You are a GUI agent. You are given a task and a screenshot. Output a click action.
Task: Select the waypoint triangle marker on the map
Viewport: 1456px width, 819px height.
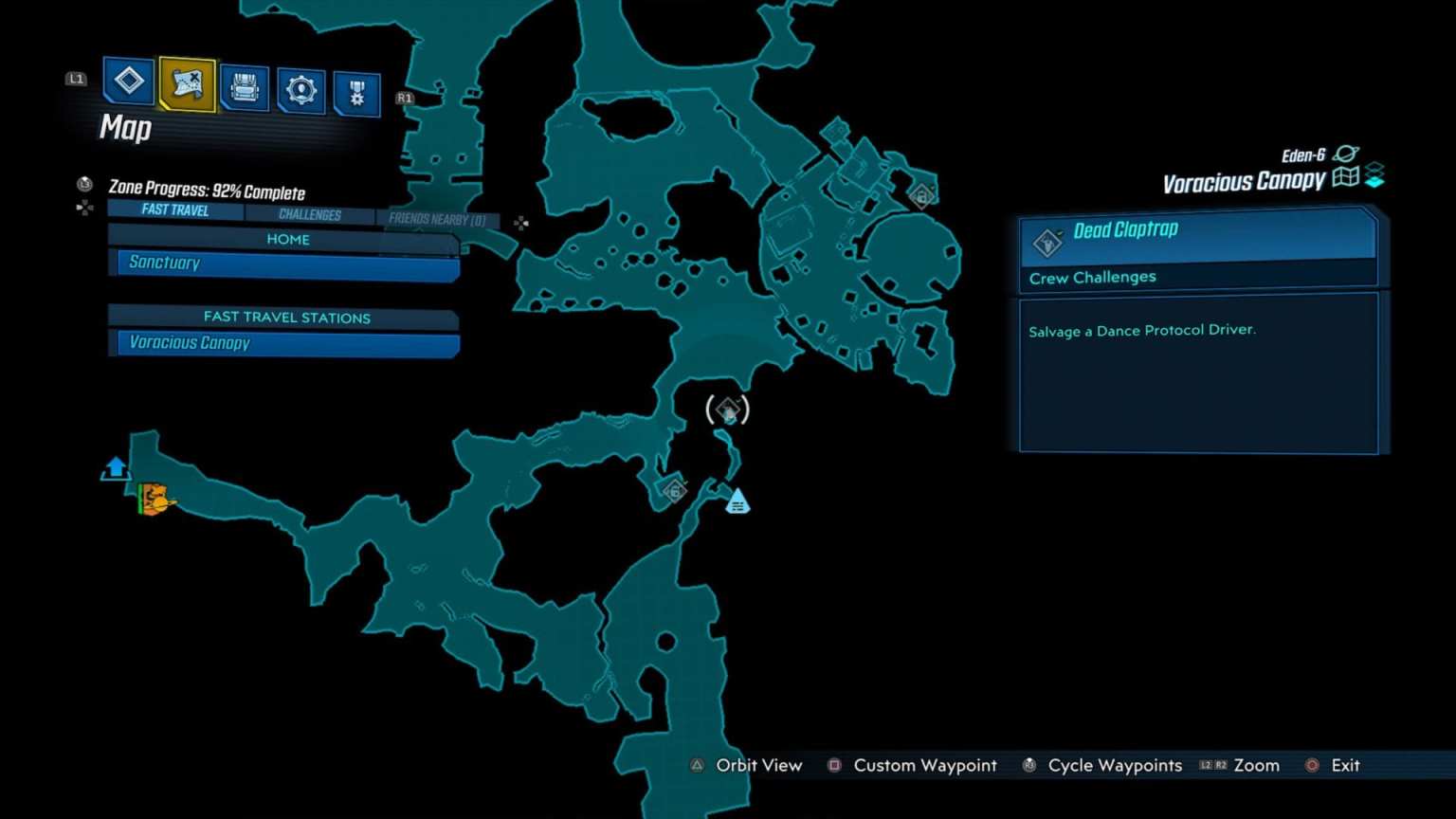pos(737,500)
